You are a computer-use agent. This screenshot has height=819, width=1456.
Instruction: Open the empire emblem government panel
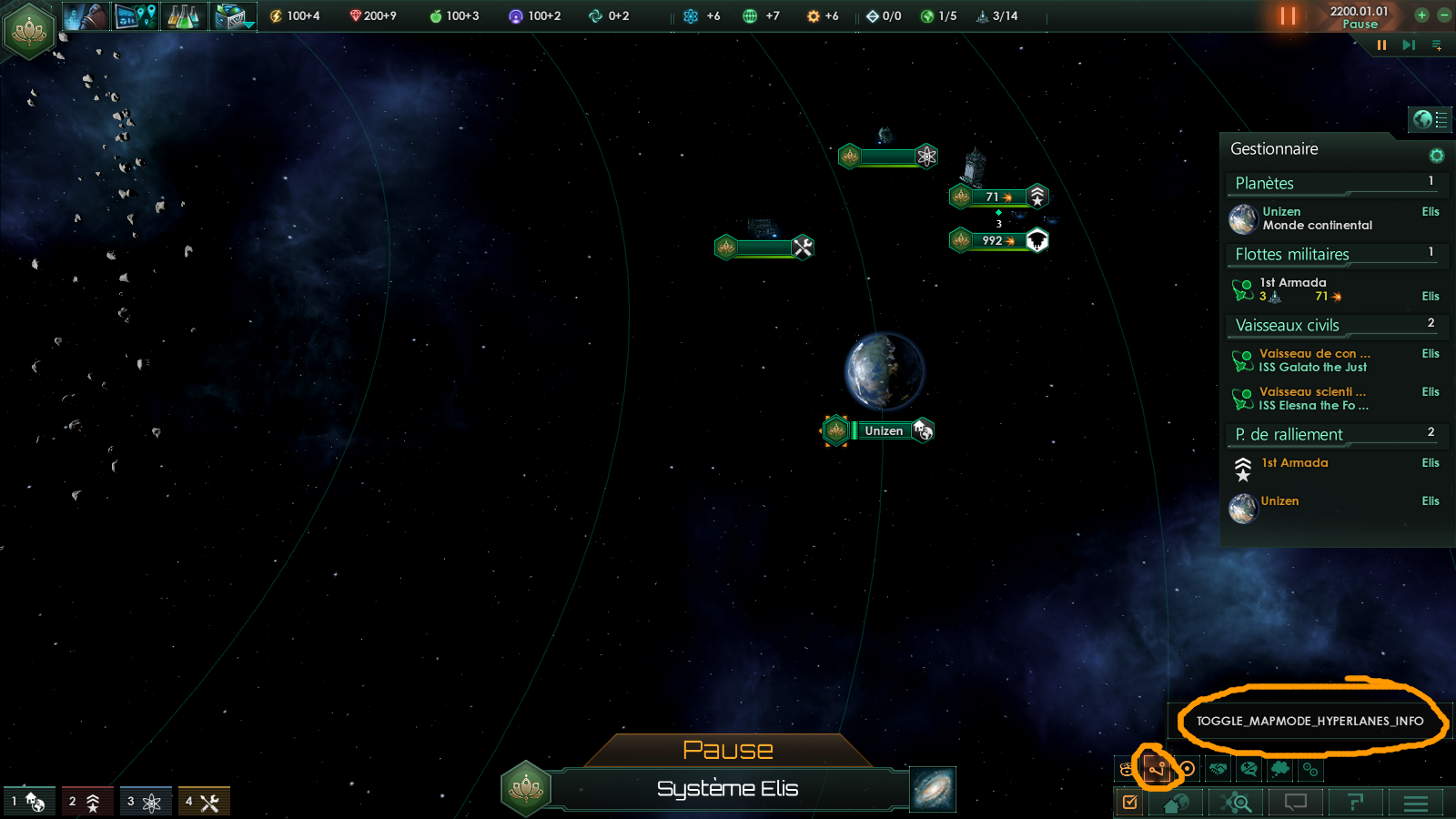[30, 30]
